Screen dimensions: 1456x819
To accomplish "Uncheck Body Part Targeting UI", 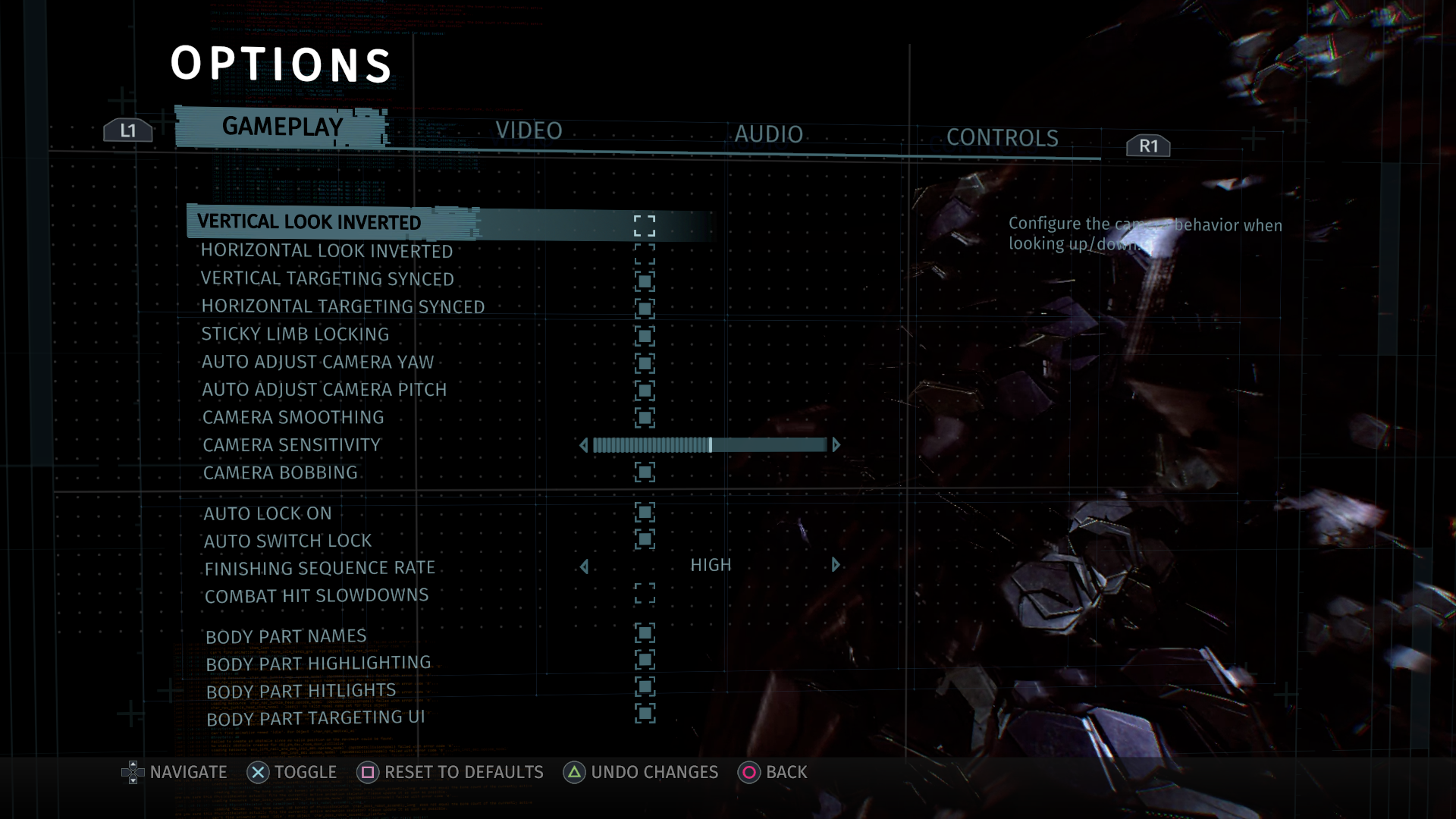I will tap(645, 714).
